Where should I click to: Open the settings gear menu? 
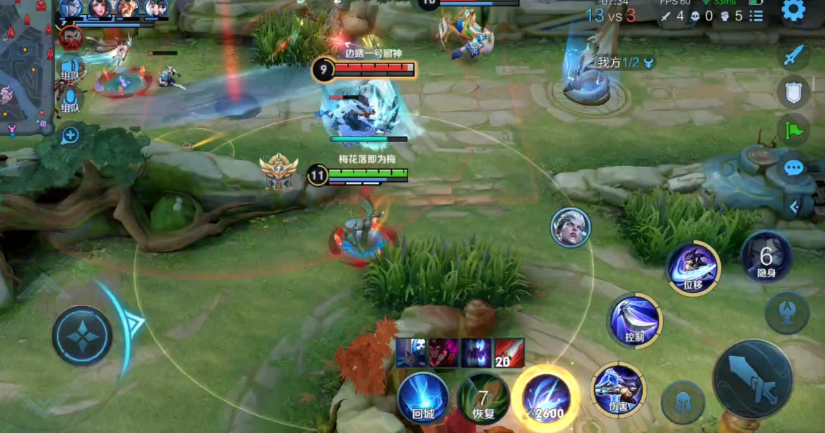pos(793,11)
